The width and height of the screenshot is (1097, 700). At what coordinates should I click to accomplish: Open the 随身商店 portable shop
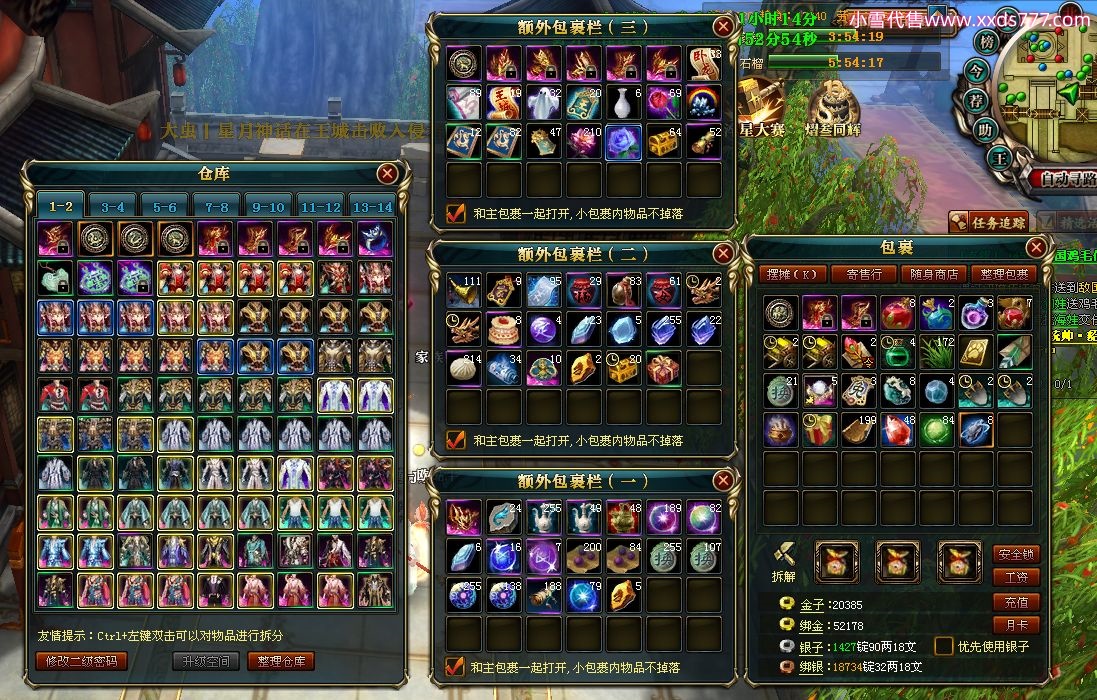click(x=932, y=274)
